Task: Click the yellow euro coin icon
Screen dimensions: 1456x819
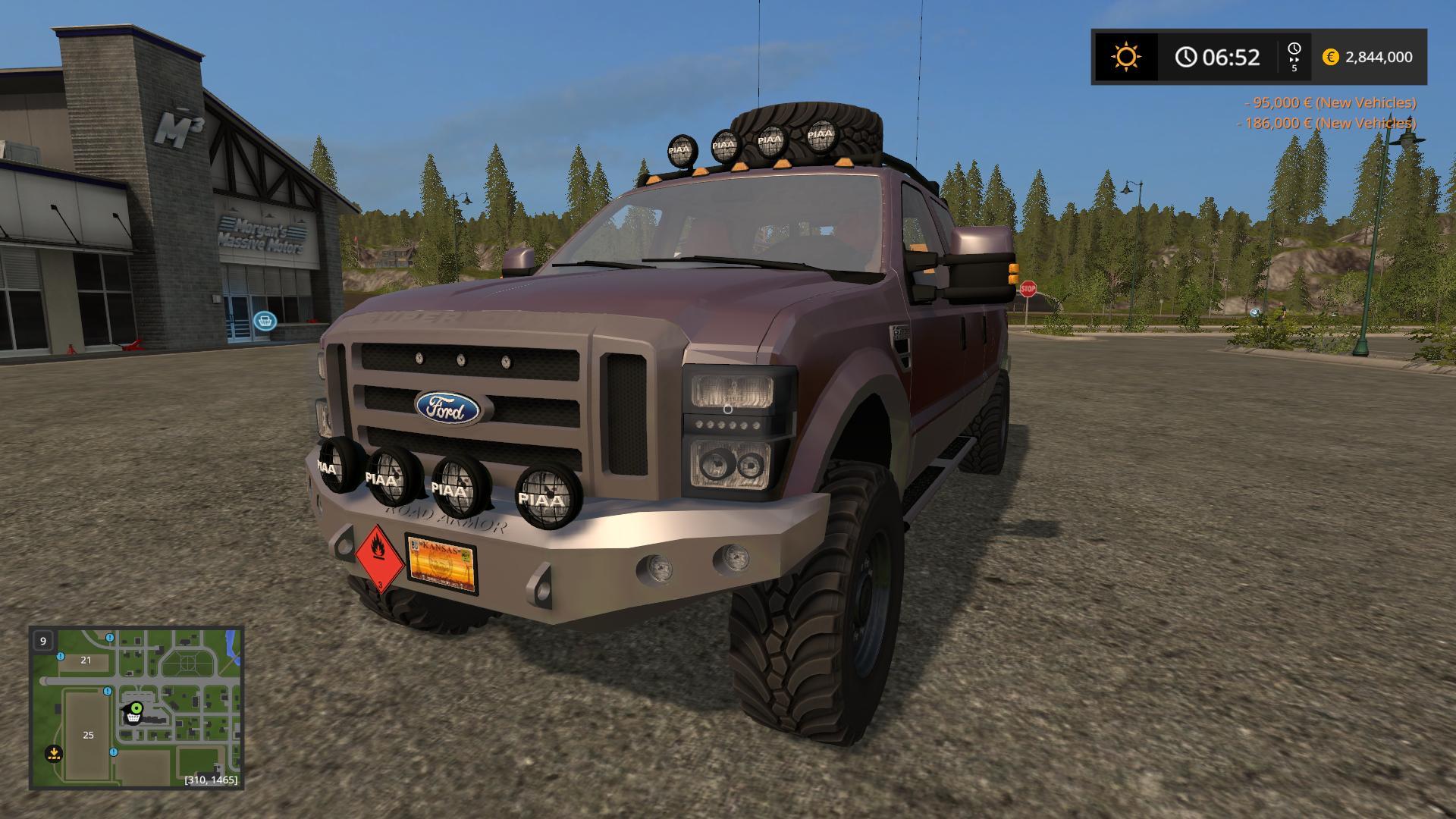Action: (1331, 57)
